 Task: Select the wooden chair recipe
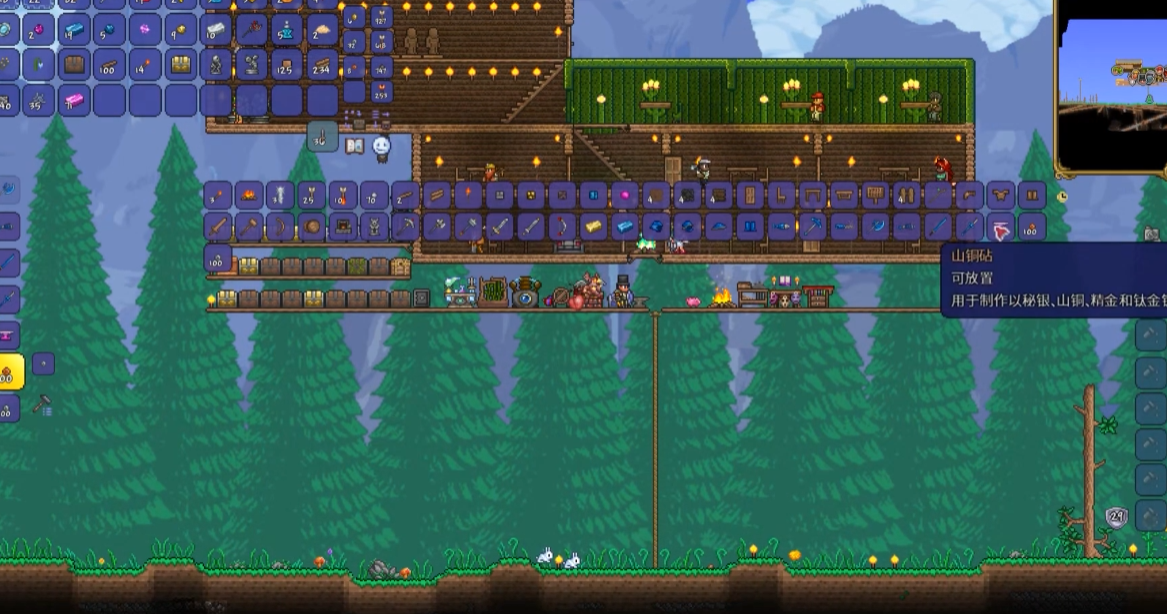click(x=779, y=195)
